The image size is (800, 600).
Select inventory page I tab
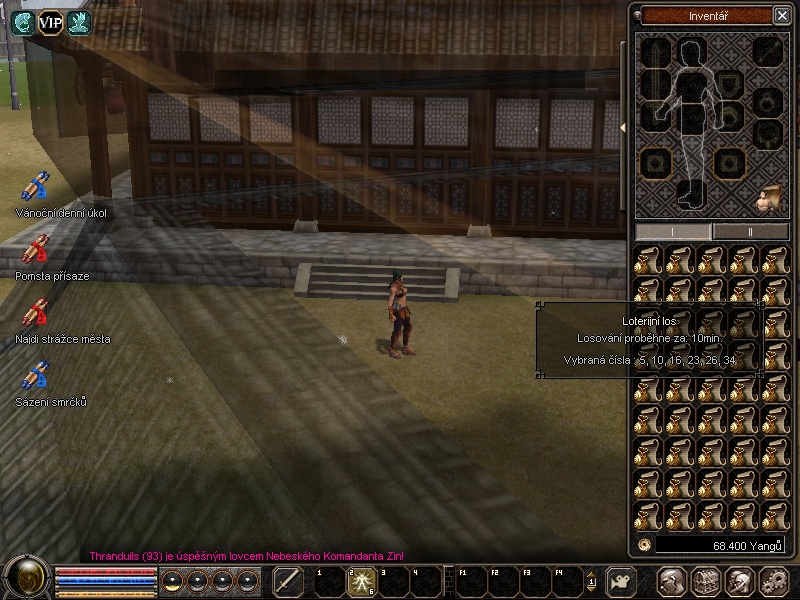click(x=673, y=231)
